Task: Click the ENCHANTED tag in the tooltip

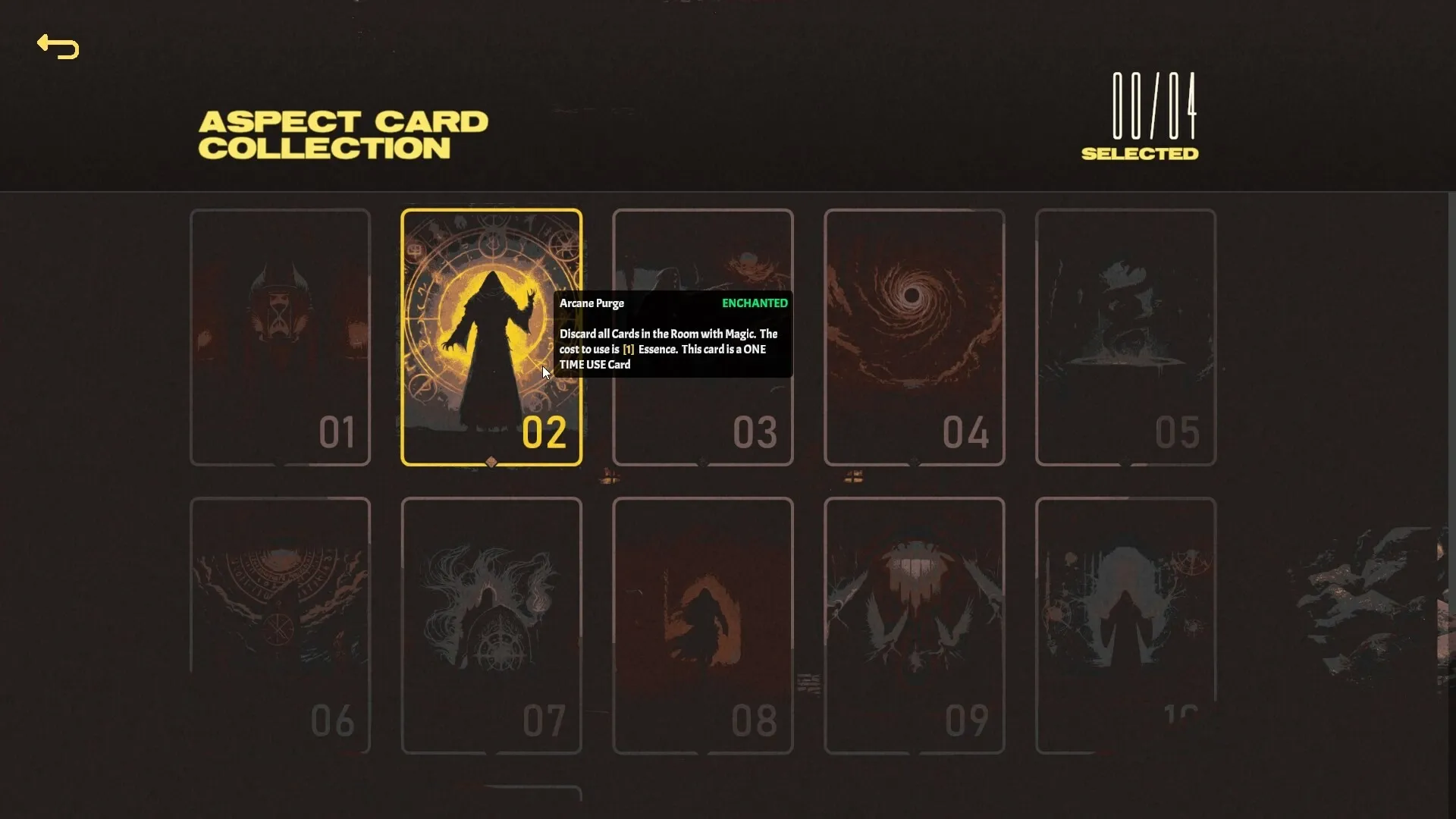Action: [755, 303]
